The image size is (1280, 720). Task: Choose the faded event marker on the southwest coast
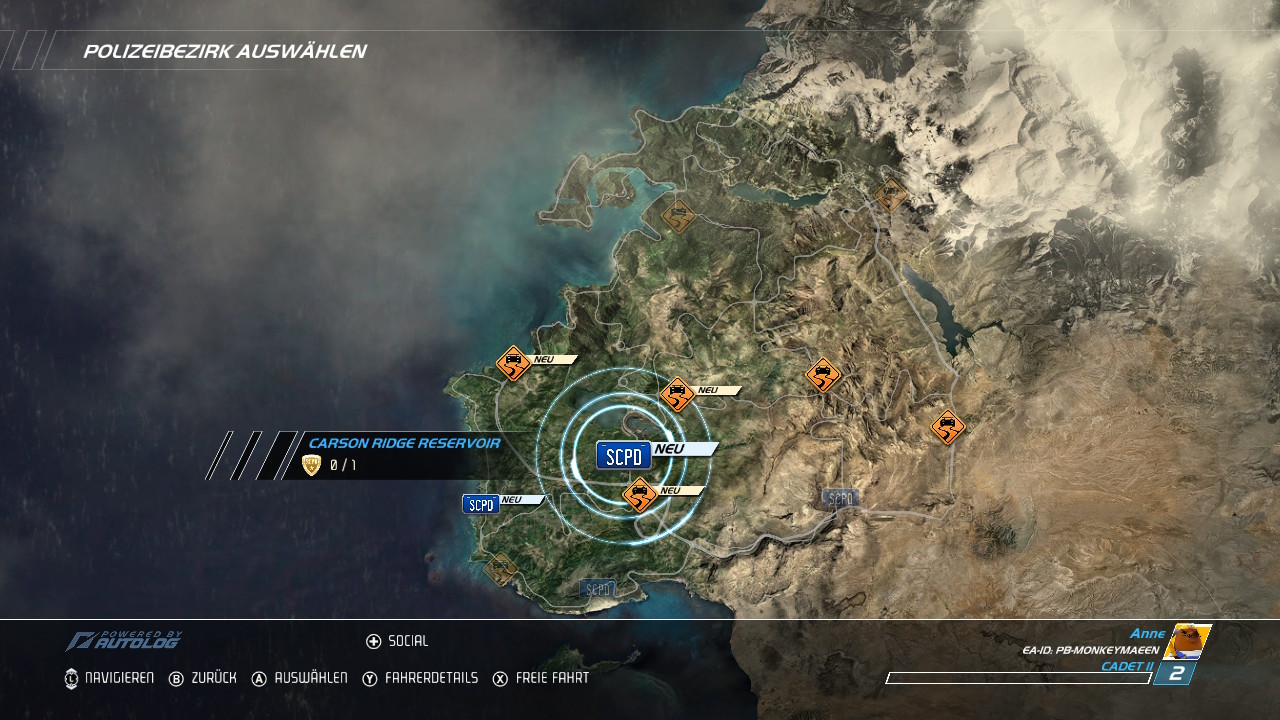(500, 569)
